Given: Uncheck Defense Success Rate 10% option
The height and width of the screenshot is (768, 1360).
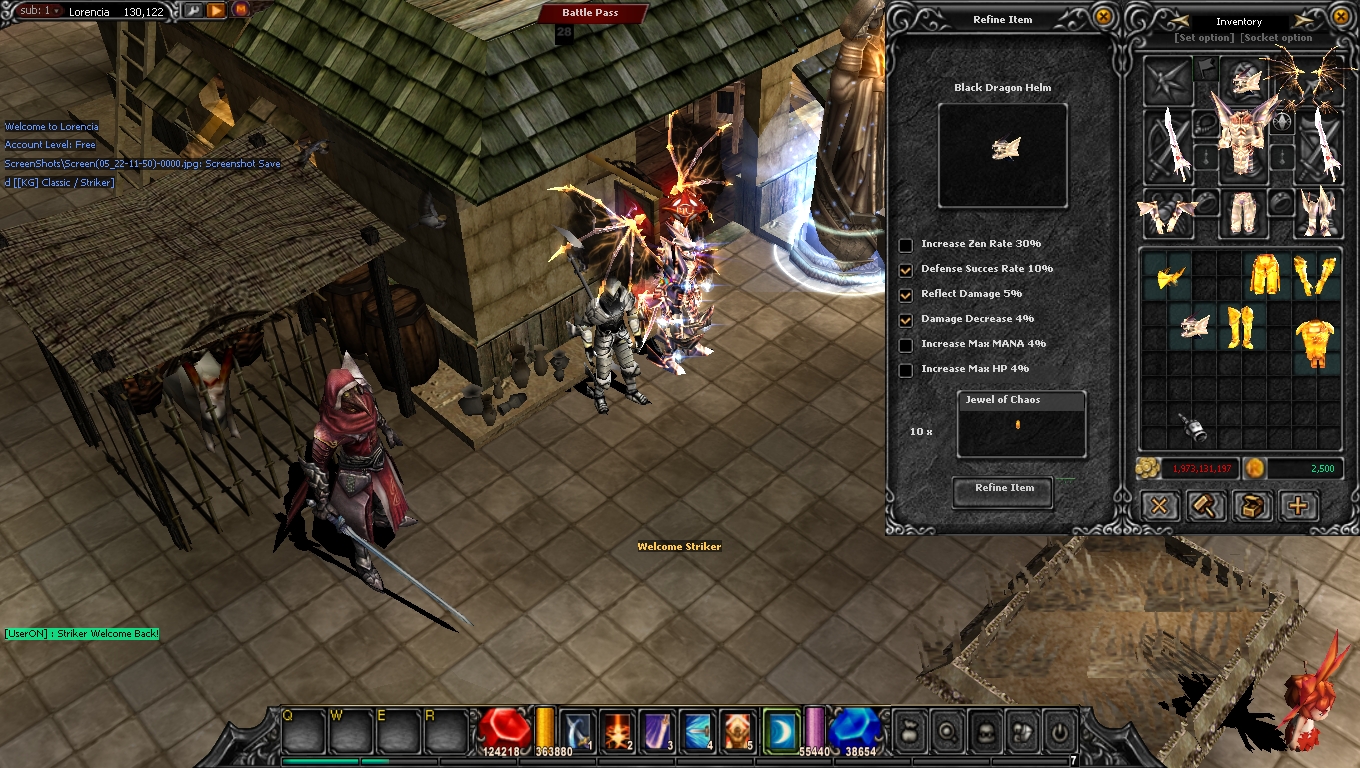Looking at the screenshot, I should (x=906, y=270).
